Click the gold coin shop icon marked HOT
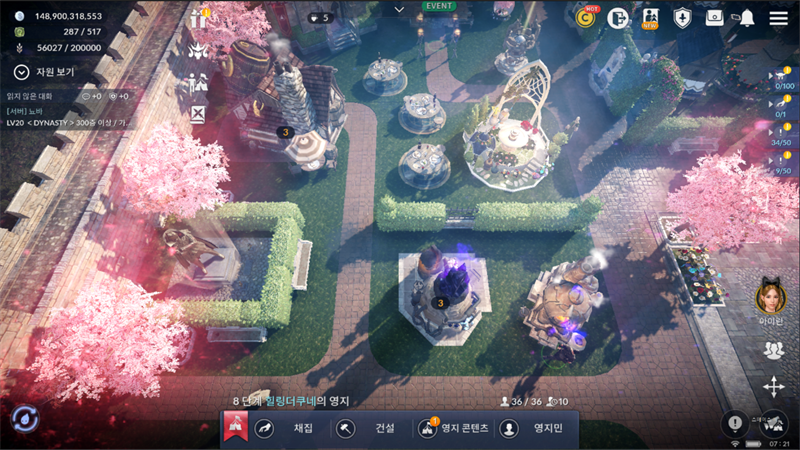This screenshot has width=800, height=450. click(586, 17)
